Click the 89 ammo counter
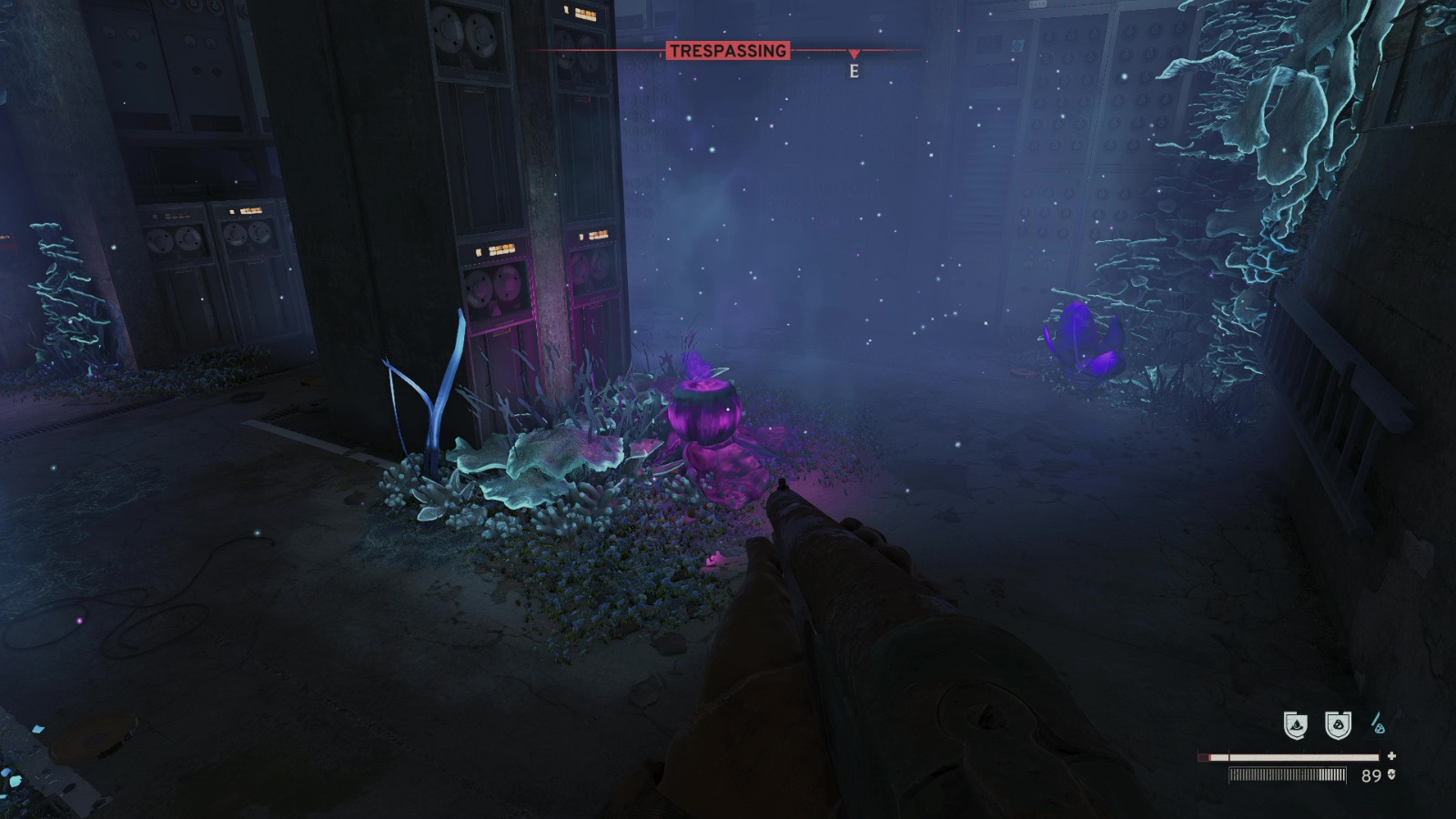1456x819 pixels. pyautogui.click(x=1371, y=774)
